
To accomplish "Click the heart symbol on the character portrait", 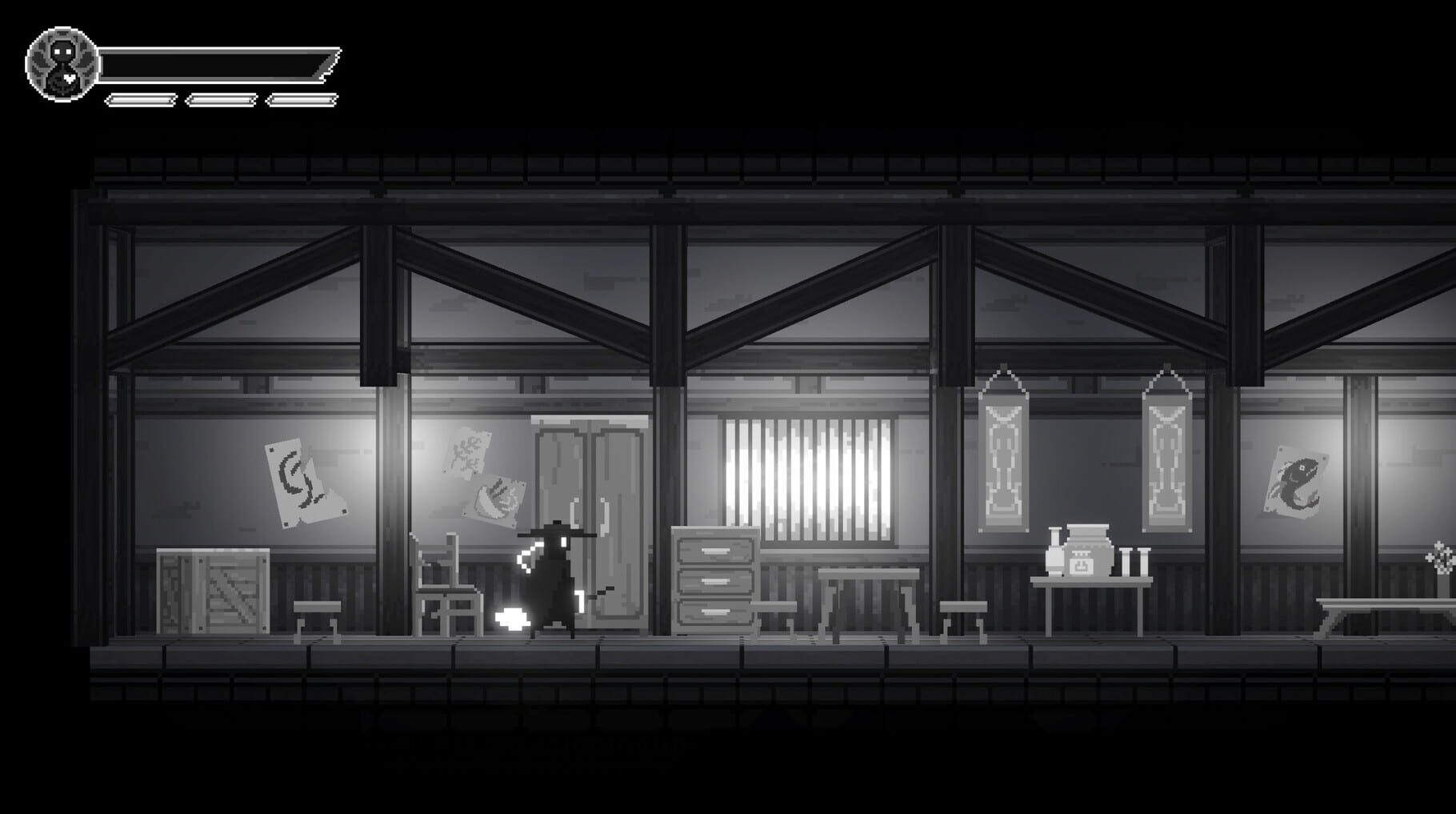I will coord(69,78).
